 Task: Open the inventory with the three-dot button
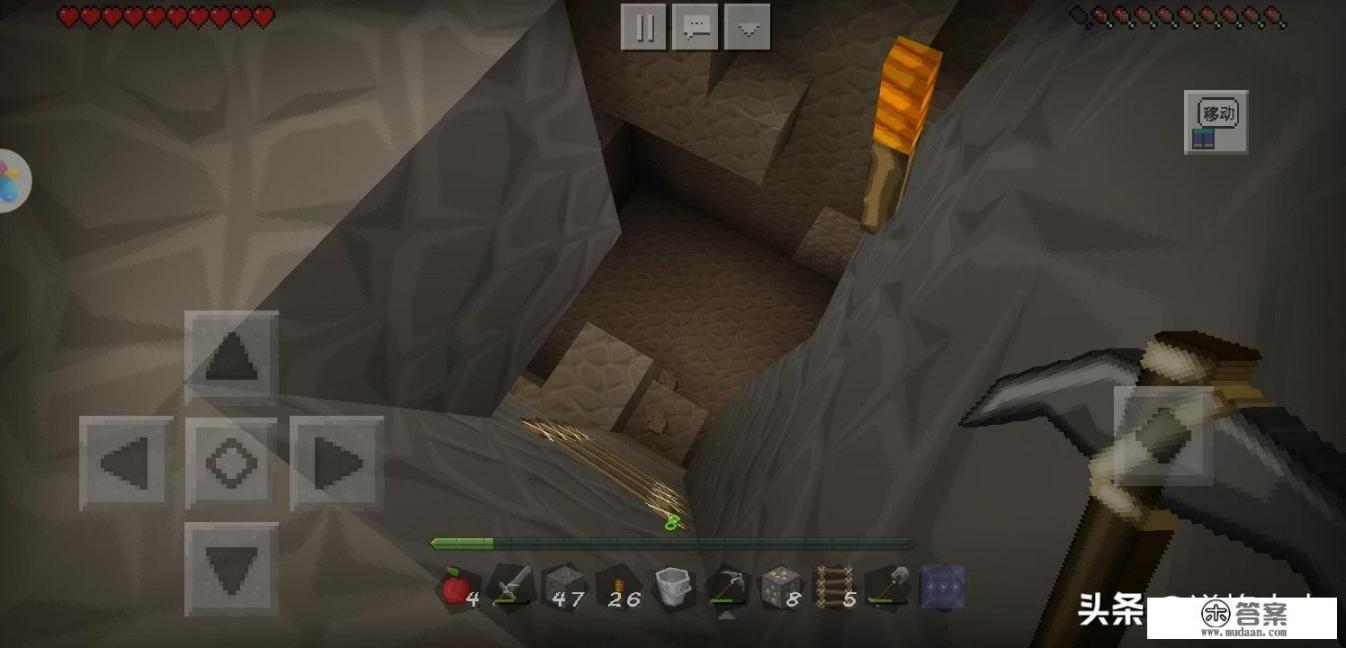coord(942,587)
